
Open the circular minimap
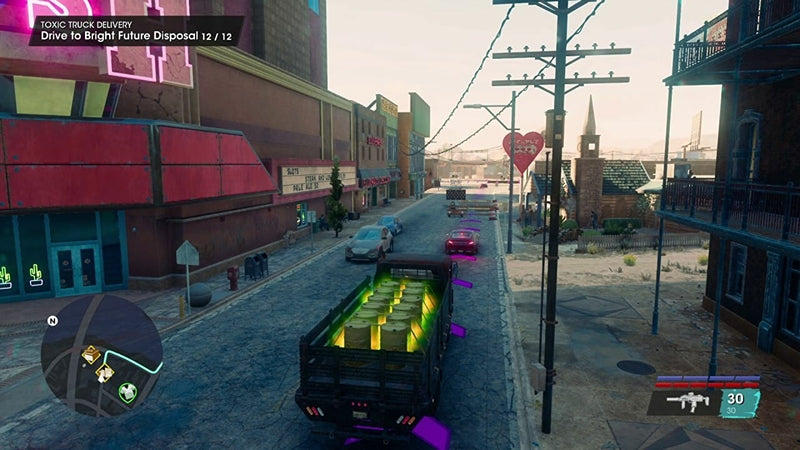pos(101,355)
